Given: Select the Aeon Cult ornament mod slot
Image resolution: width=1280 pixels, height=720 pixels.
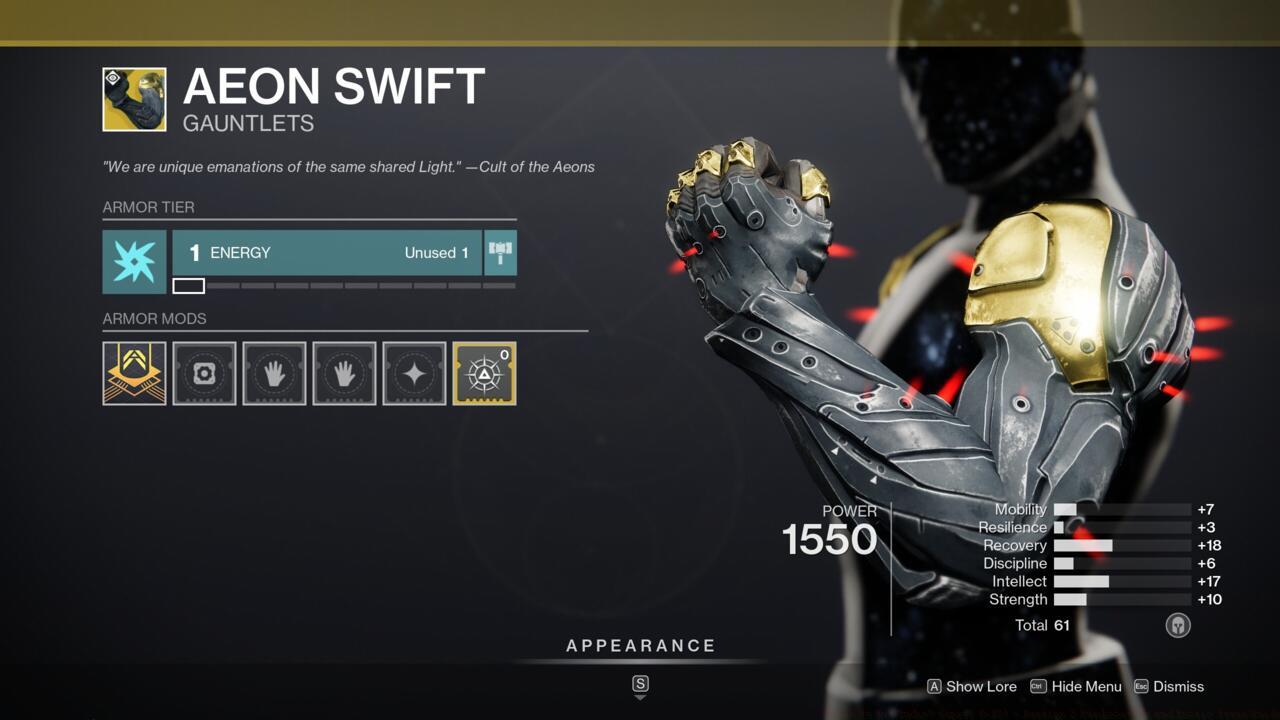Looking at the screenshot, I should point(134,374).
